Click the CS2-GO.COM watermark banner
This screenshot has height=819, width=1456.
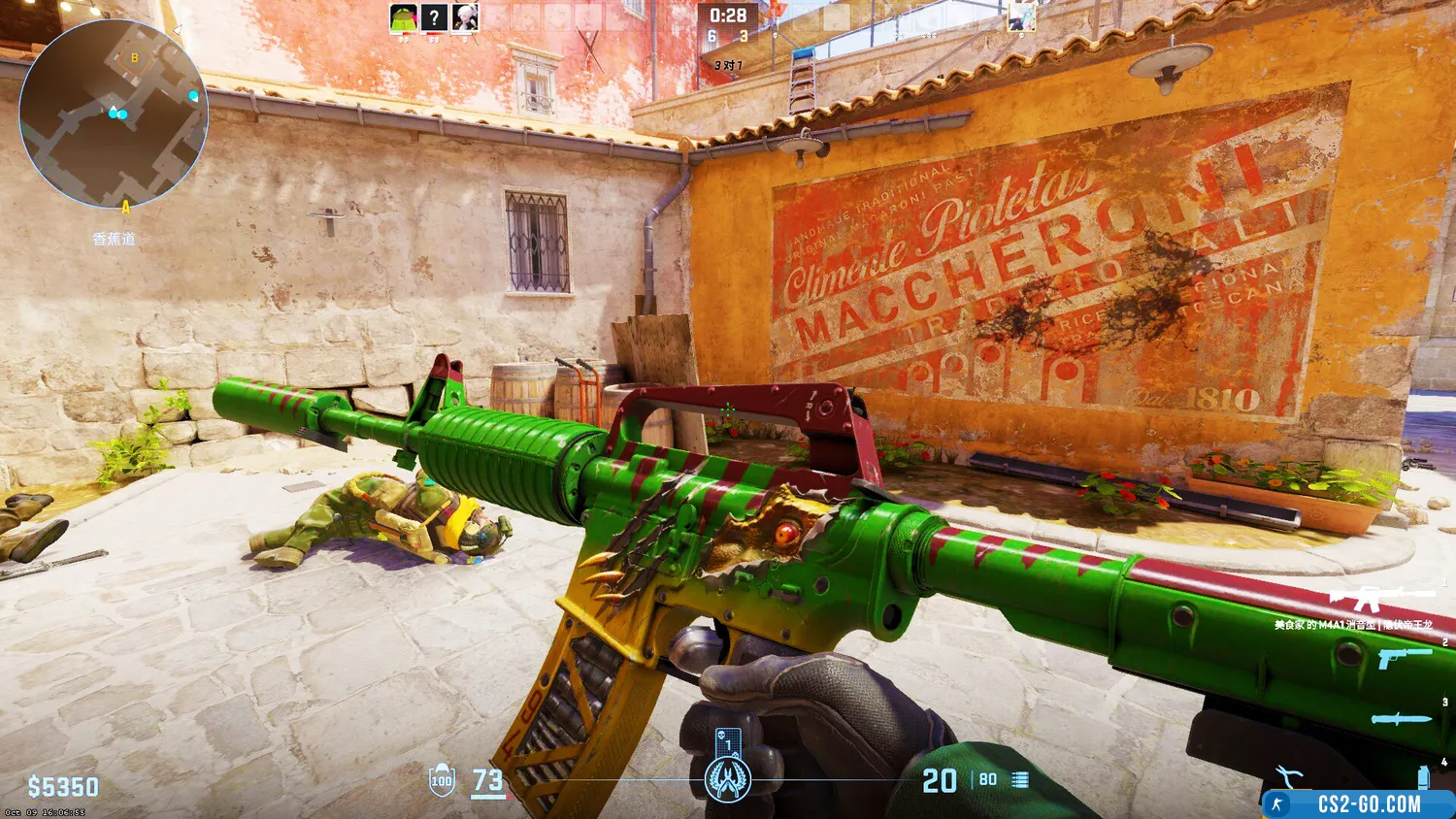tap(1357, 804)
